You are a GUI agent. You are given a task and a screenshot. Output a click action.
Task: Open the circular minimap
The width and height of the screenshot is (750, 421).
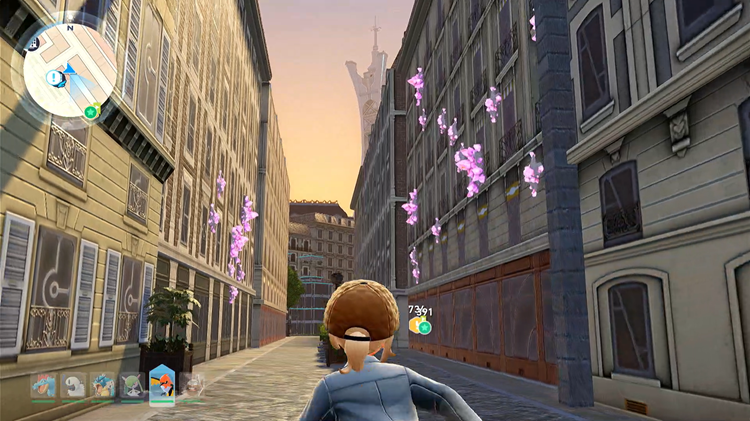[x=70, y=70]
